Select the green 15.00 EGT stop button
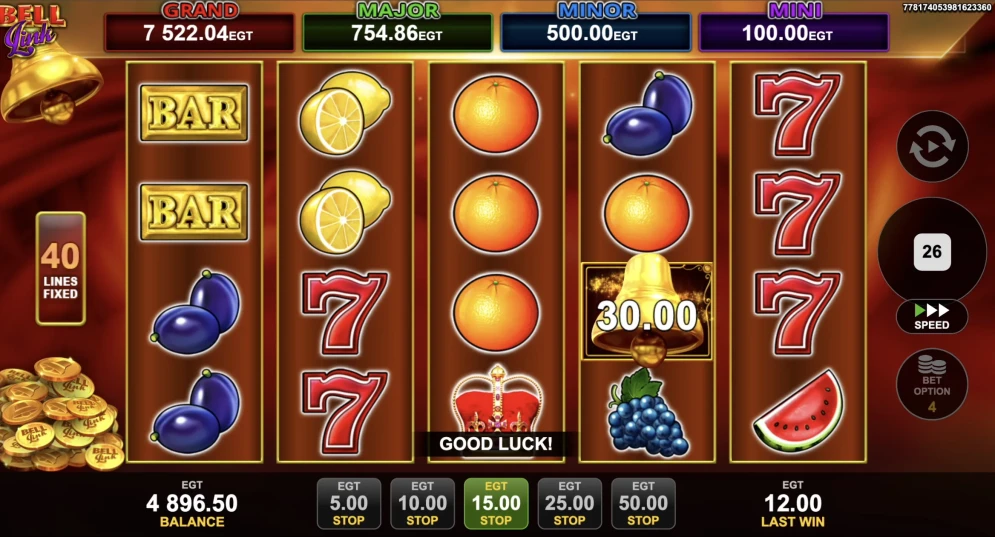995x537 pixels. pos(496,503)
